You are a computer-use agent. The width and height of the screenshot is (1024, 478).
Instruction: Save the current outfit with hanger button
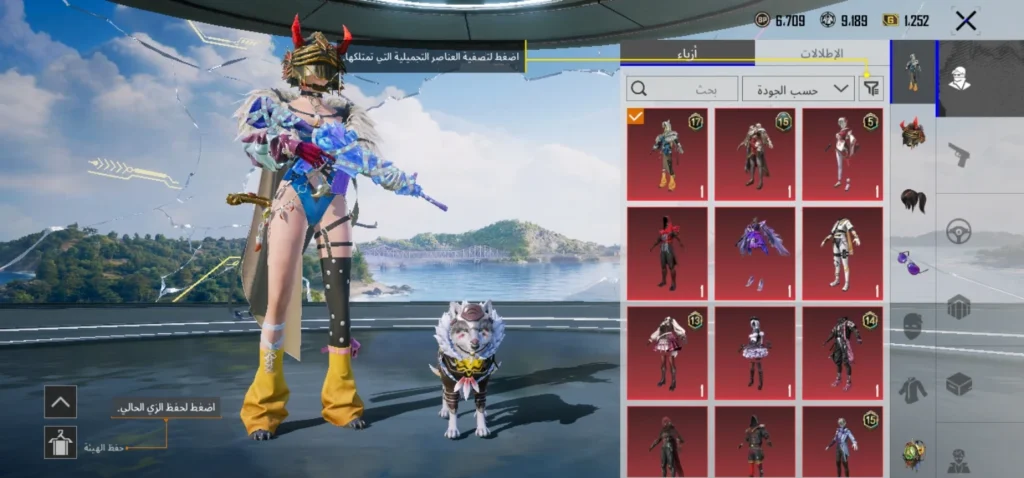click(x=60, y=442)
